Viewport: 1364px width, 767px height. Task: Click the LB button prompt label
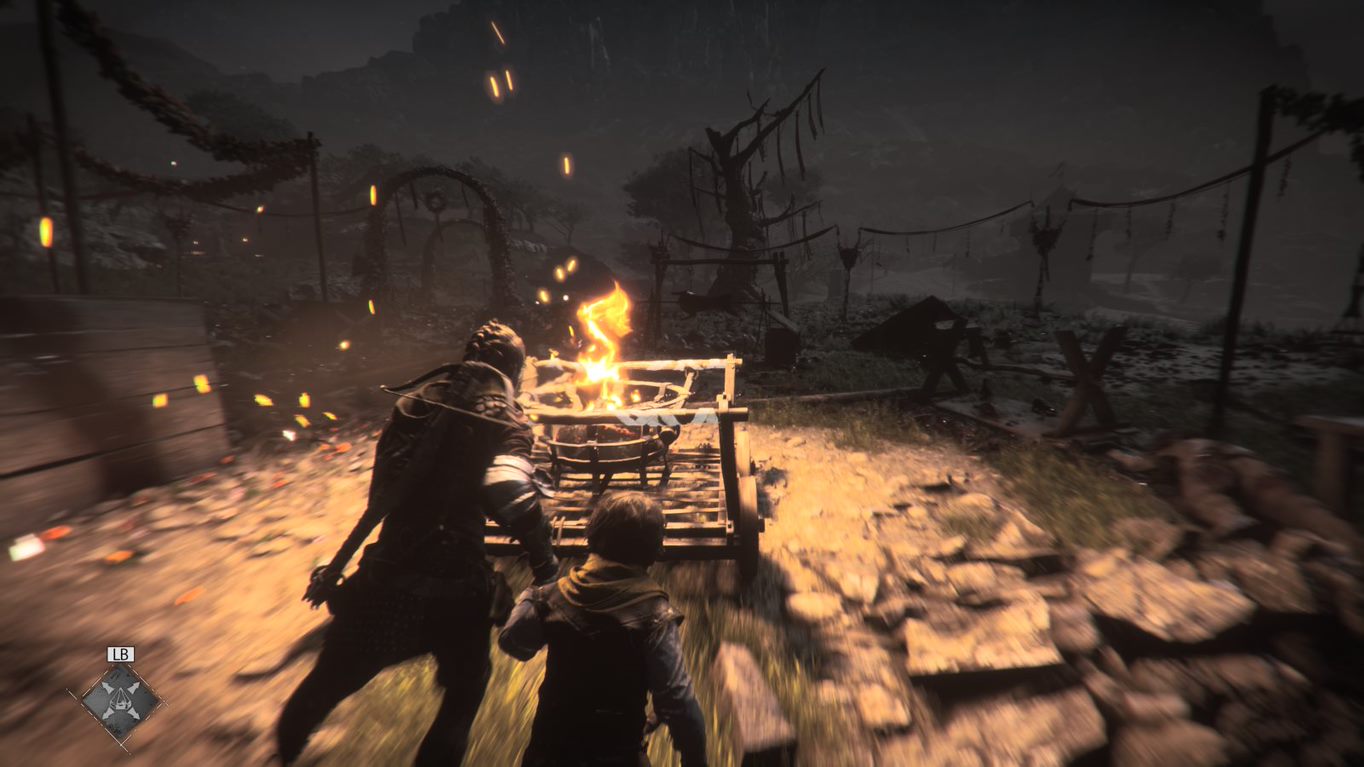pyautogui.click(x=119, y=653)
